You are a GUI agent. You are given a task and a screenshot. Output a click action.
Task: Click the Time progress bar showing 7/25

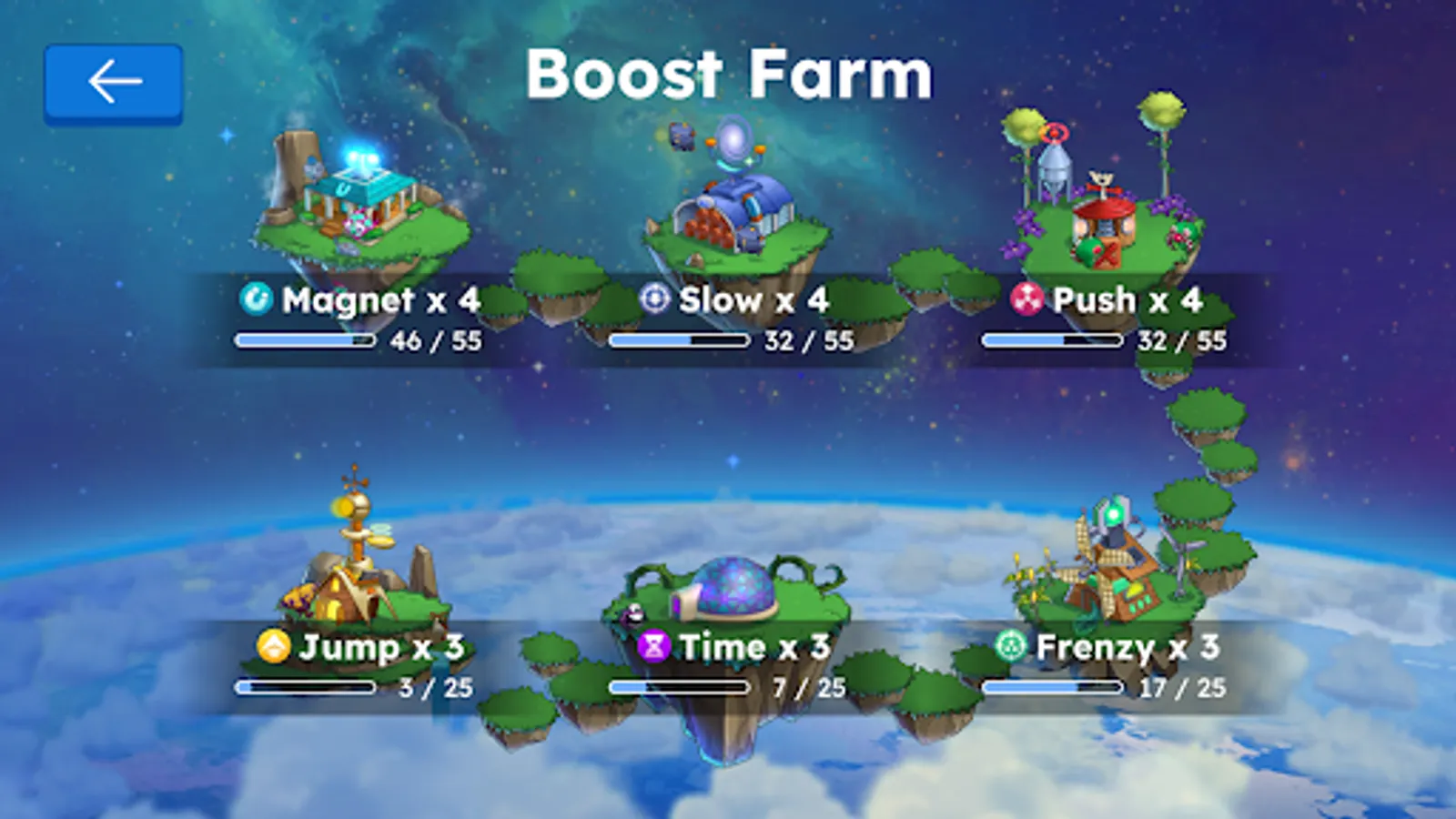pos(678,689)
